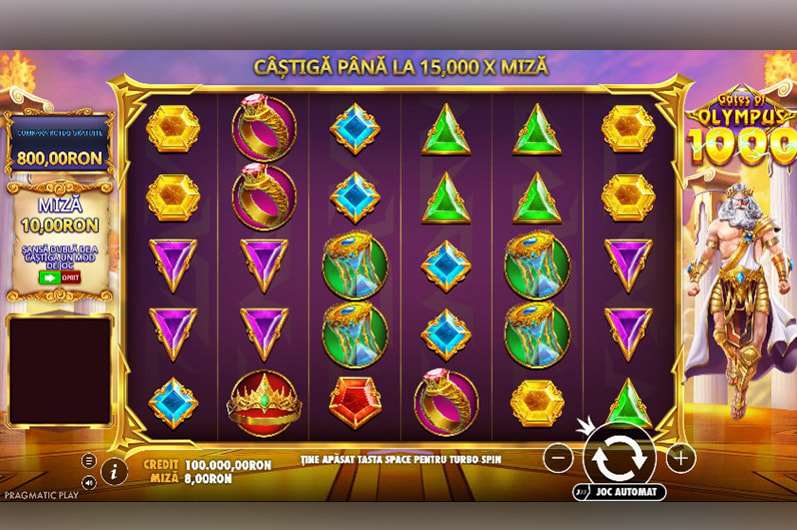Open the hamburger settings menu

coord(89,461)
